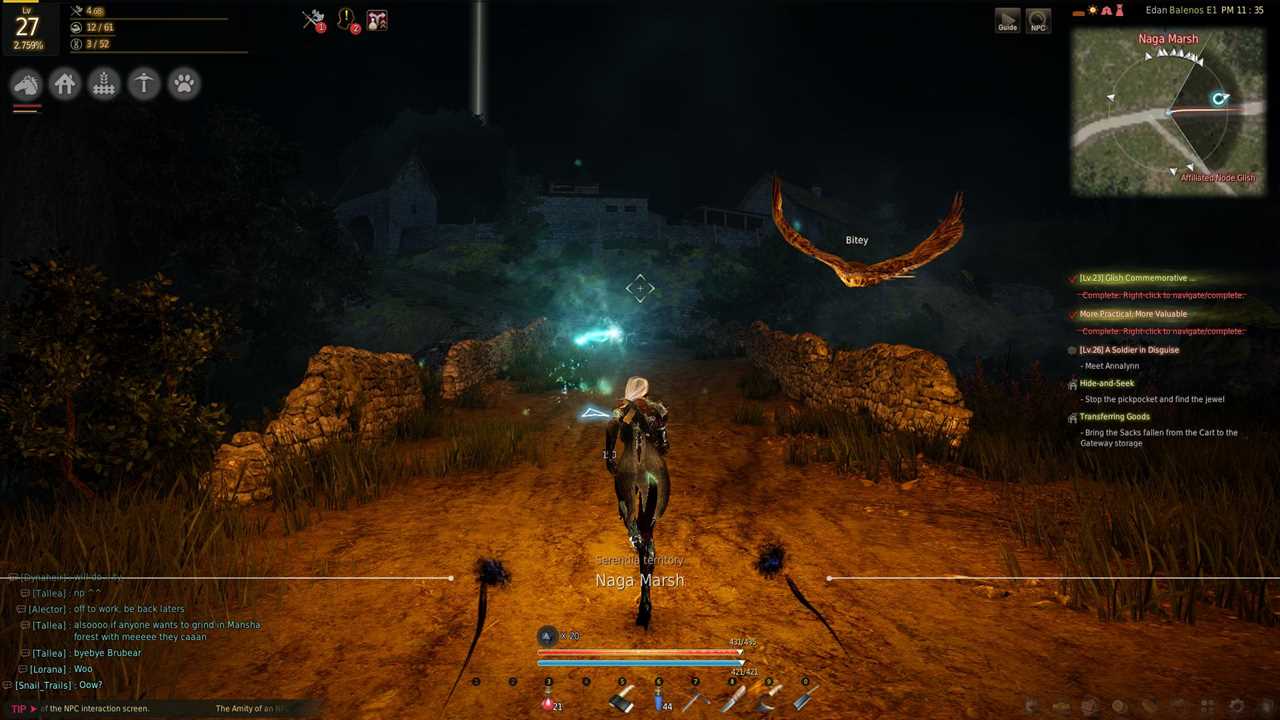Select the hammer item in hotbar
1280x720 pixels.
point(622,700)
